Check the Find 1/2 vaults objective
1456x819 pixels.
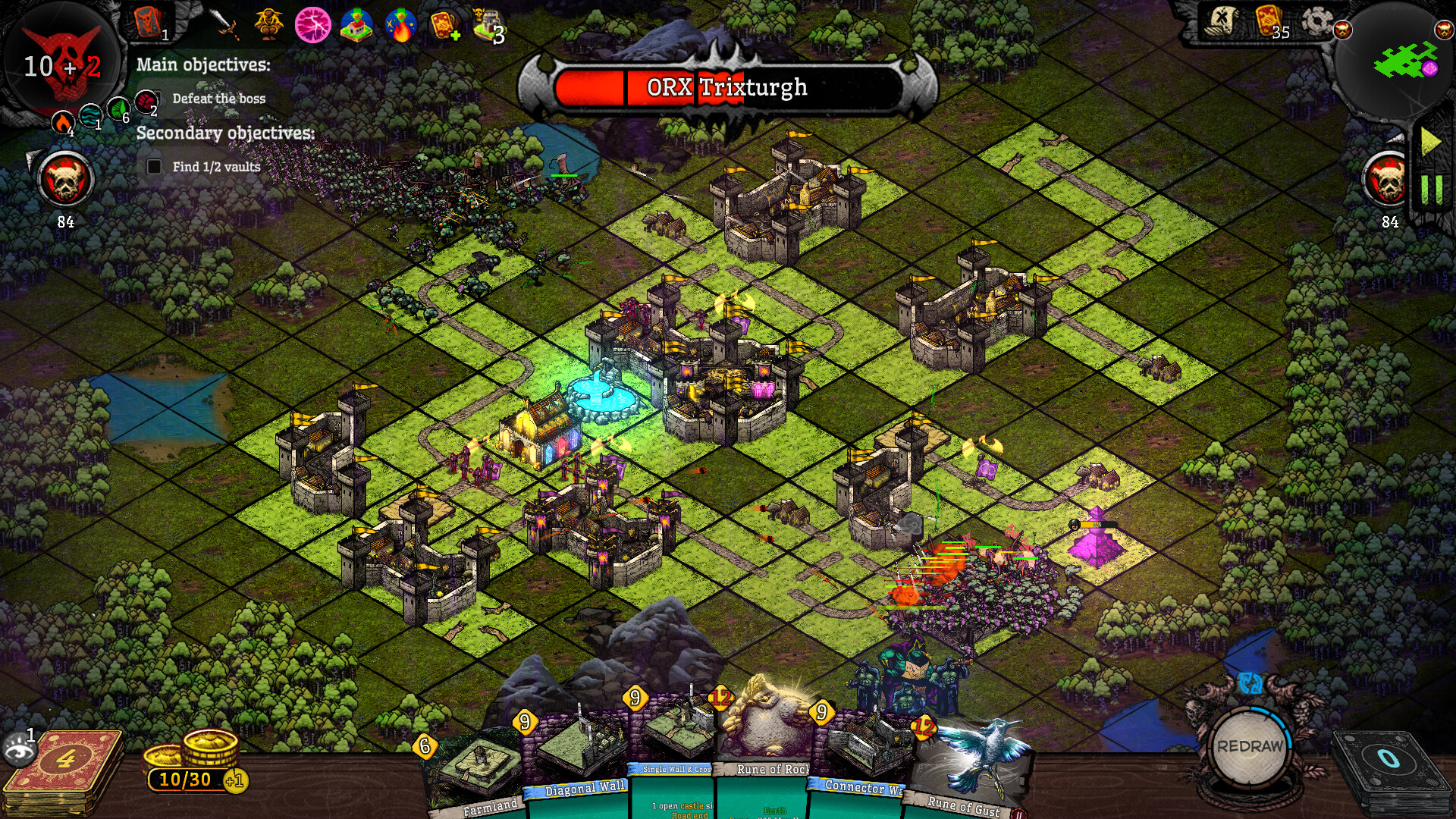tap(153, 165)
